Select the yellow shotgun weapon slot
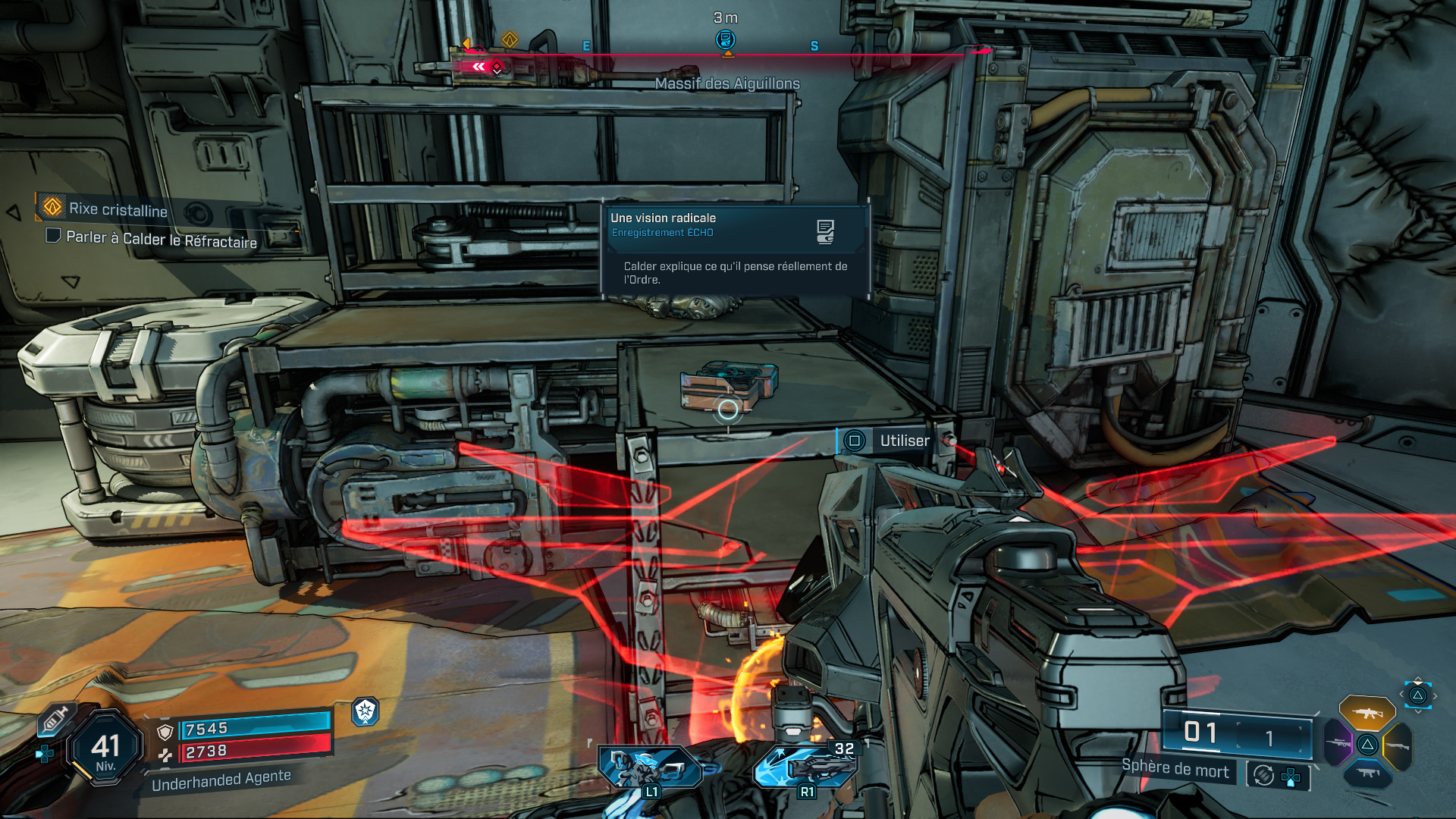Screen dimensions: 1456x819 click(1398, 745)
